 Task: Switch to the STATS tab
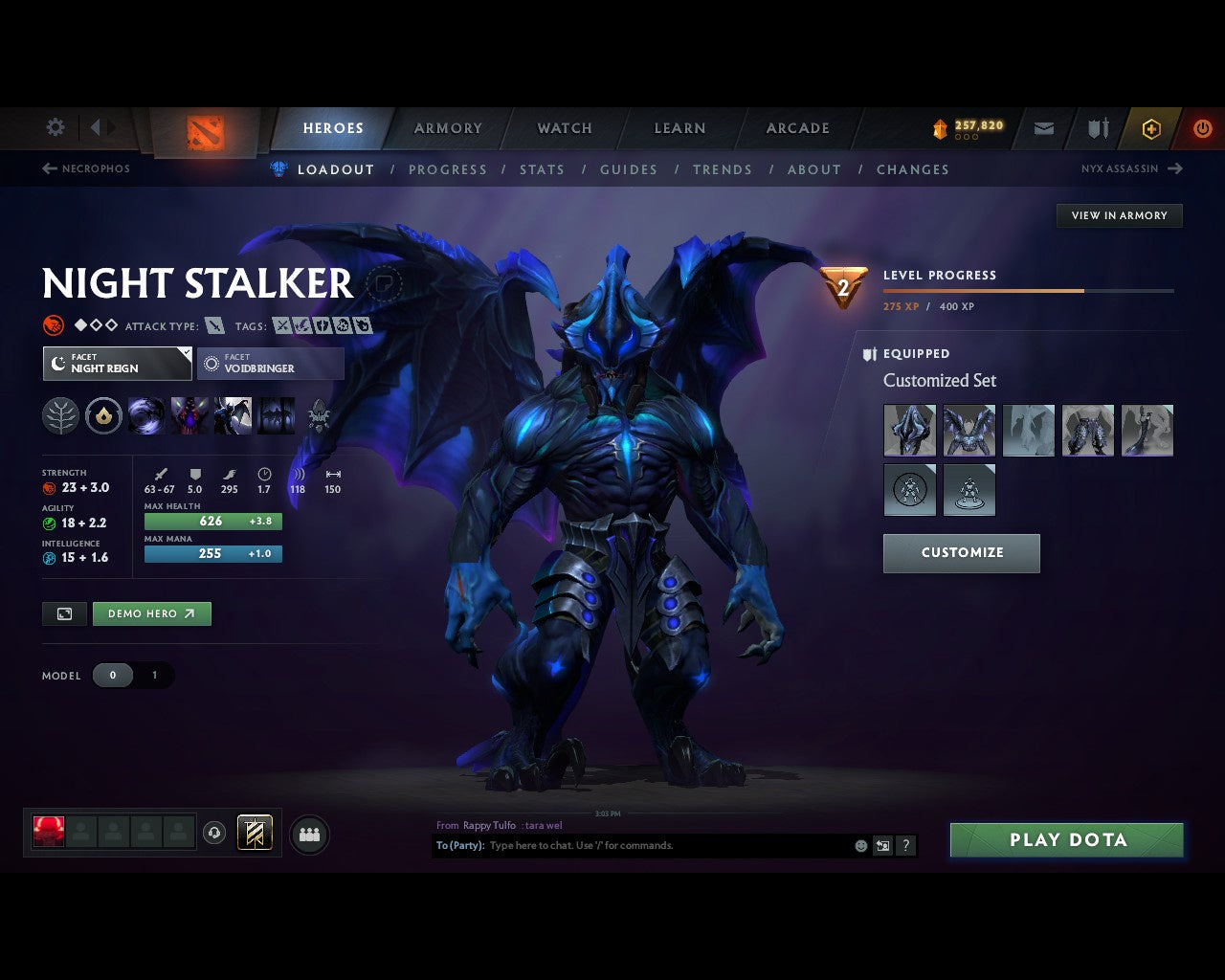[542, 169]
